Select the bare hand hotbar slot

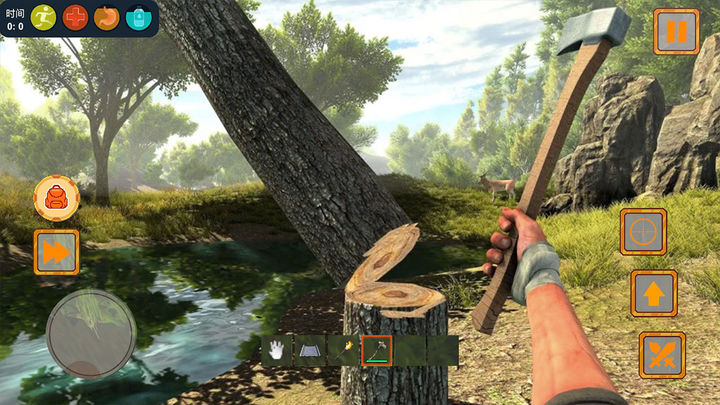276,350
